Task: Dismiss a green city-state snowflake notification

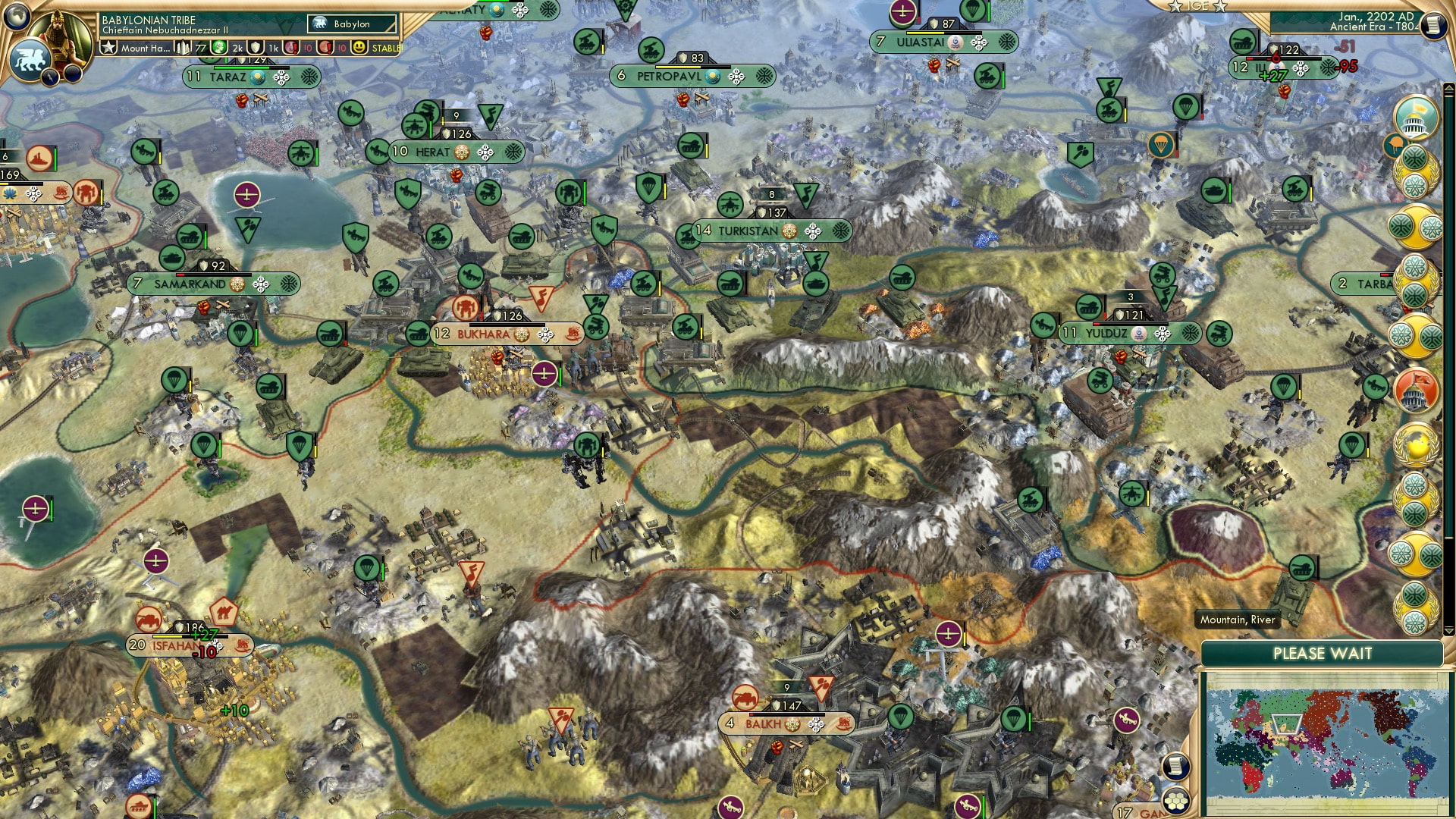Action: (x=1415, y=157)
